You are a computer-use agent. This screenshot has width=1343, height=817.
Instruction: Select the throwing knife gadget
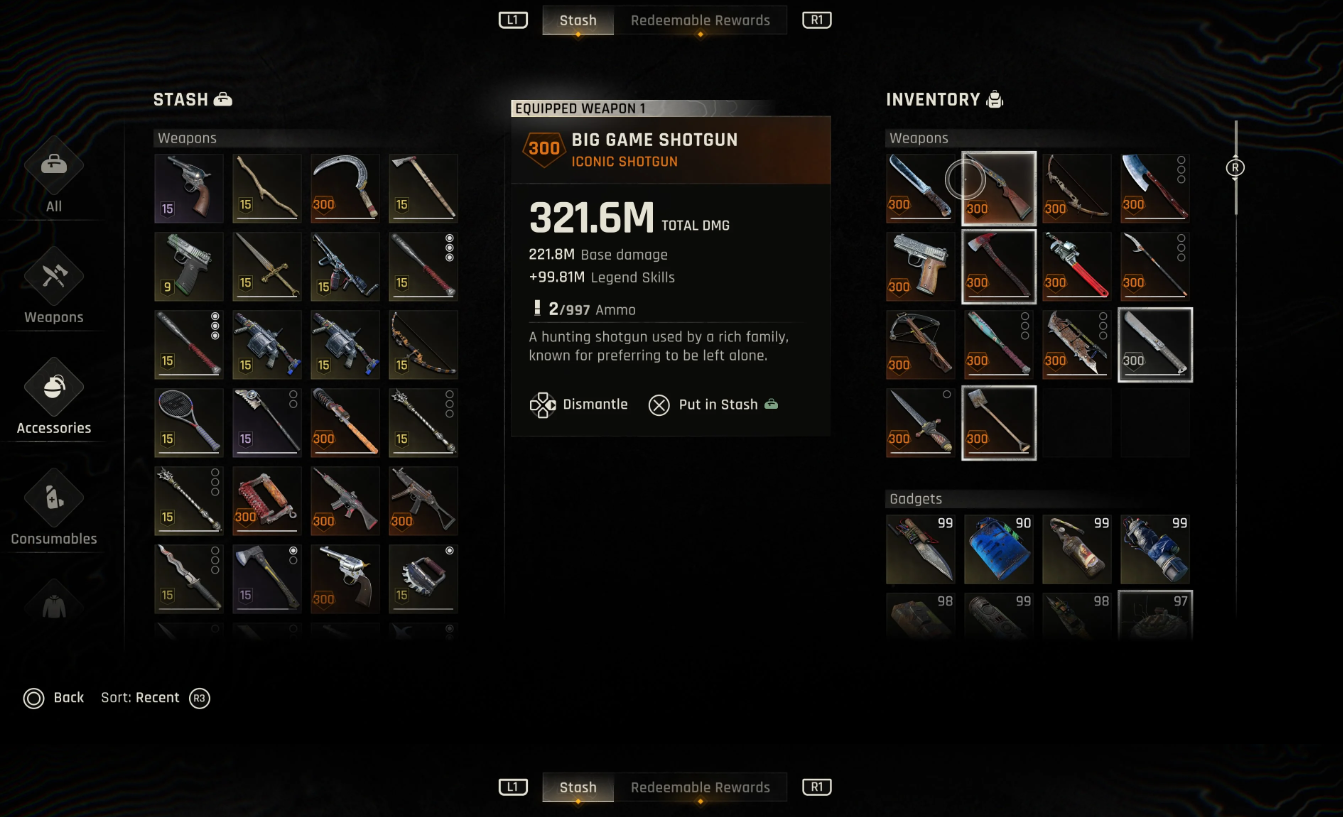921,549
